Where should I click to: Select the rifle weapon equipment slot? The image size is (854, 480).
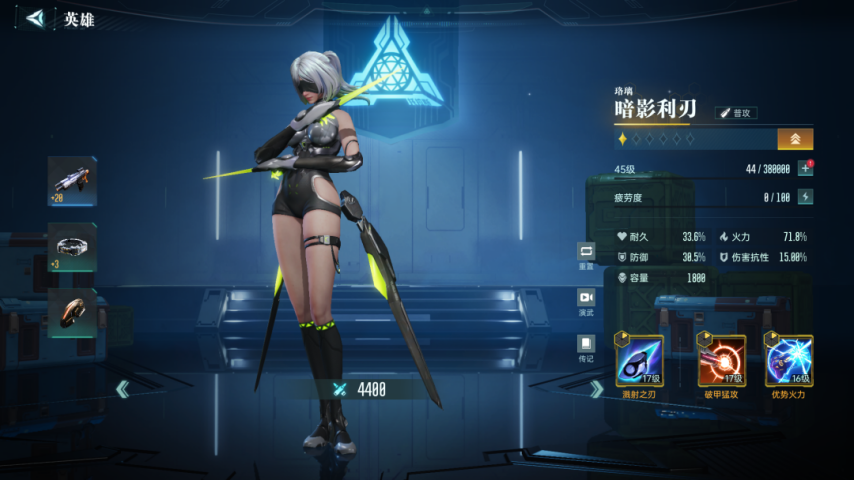pos(73,180)
